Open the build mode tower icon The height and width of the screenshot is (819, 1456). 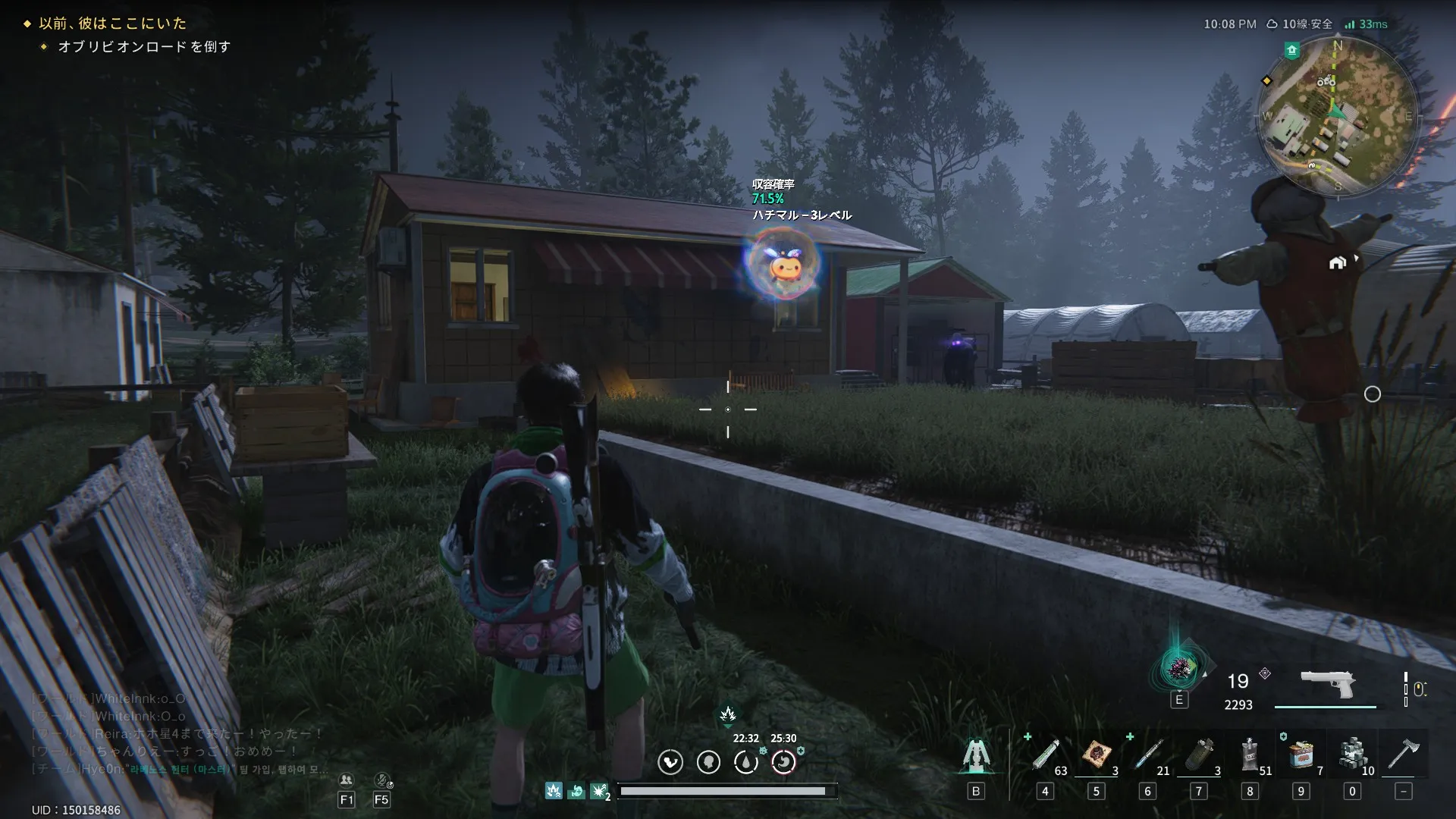click(x=976, y=755)
